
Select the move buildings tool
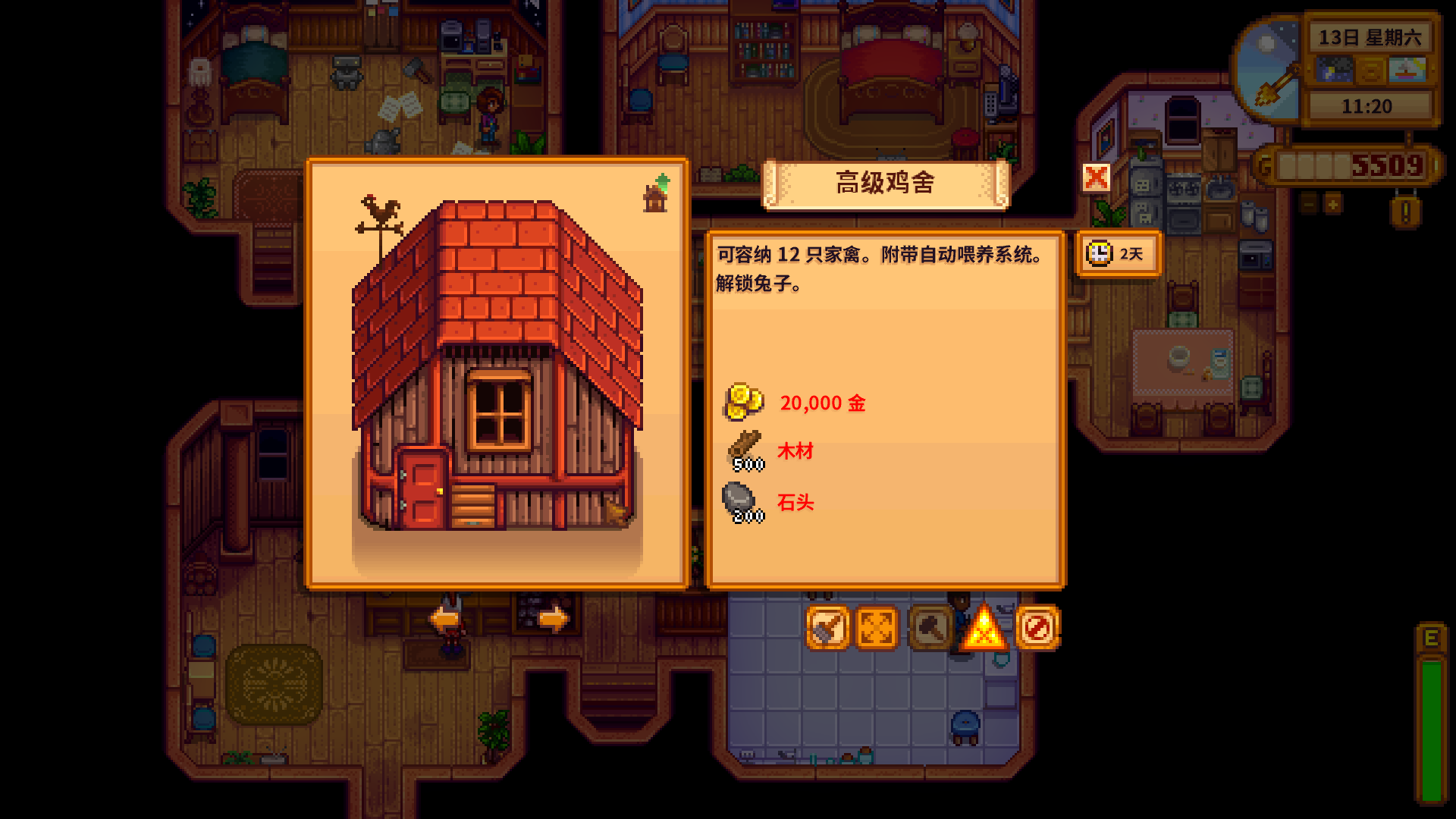tap(877, 628)
